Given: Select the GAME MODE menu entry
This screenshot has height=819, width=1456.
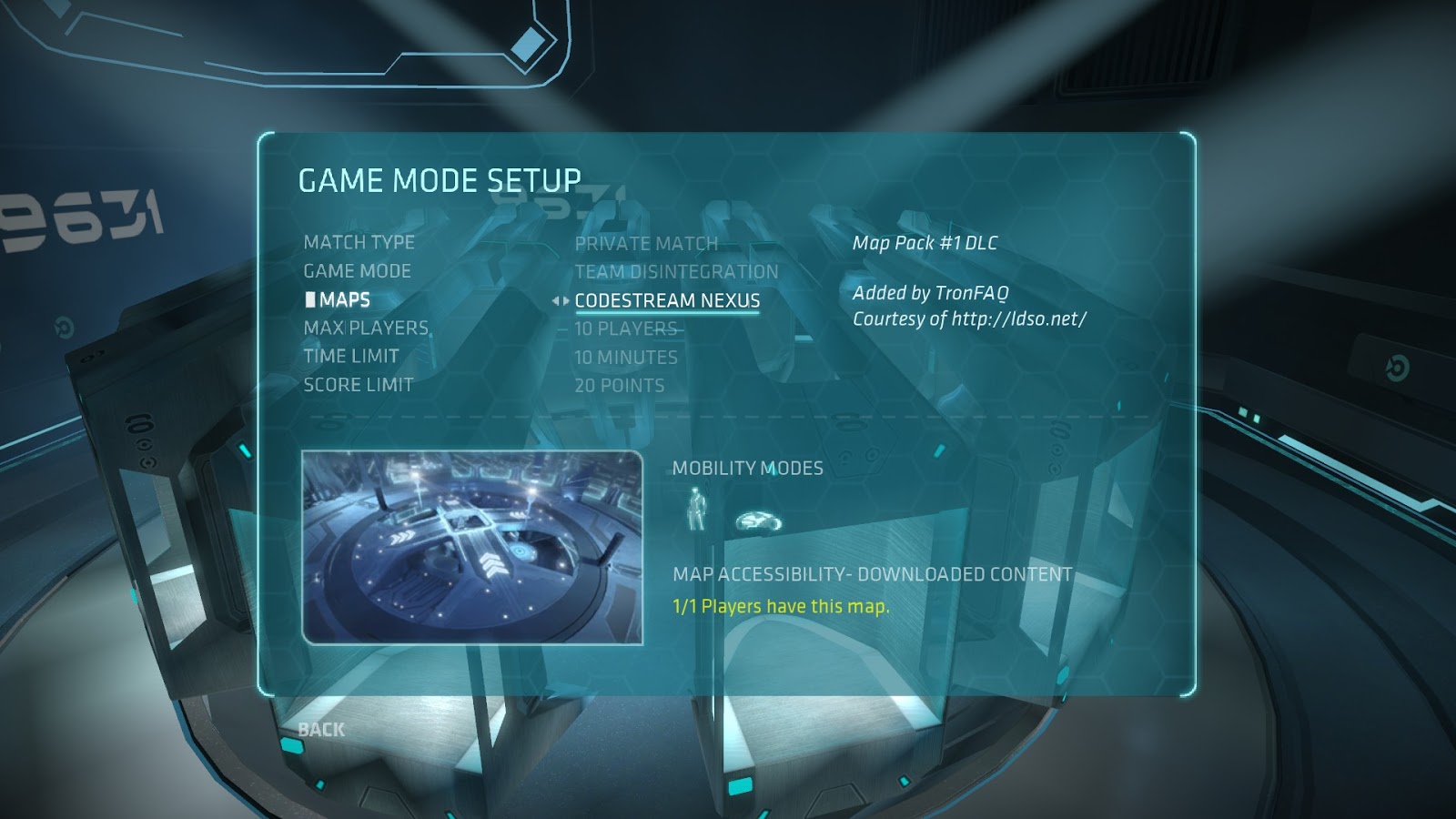Looking at the screenshot, I should coord(357,271).
